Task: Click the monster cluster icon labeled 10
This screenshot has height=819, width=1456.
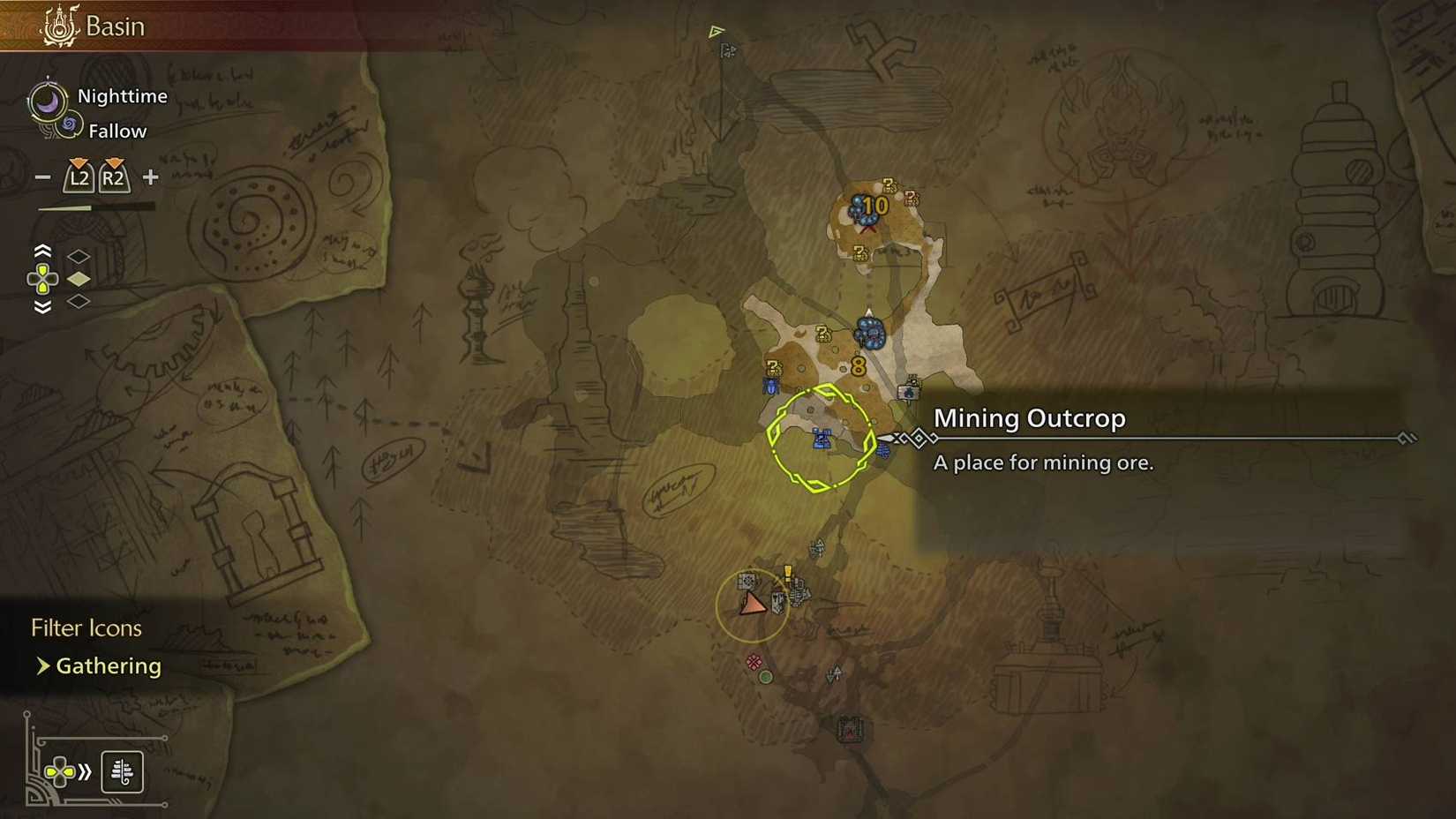Action: tap(867, 207)
